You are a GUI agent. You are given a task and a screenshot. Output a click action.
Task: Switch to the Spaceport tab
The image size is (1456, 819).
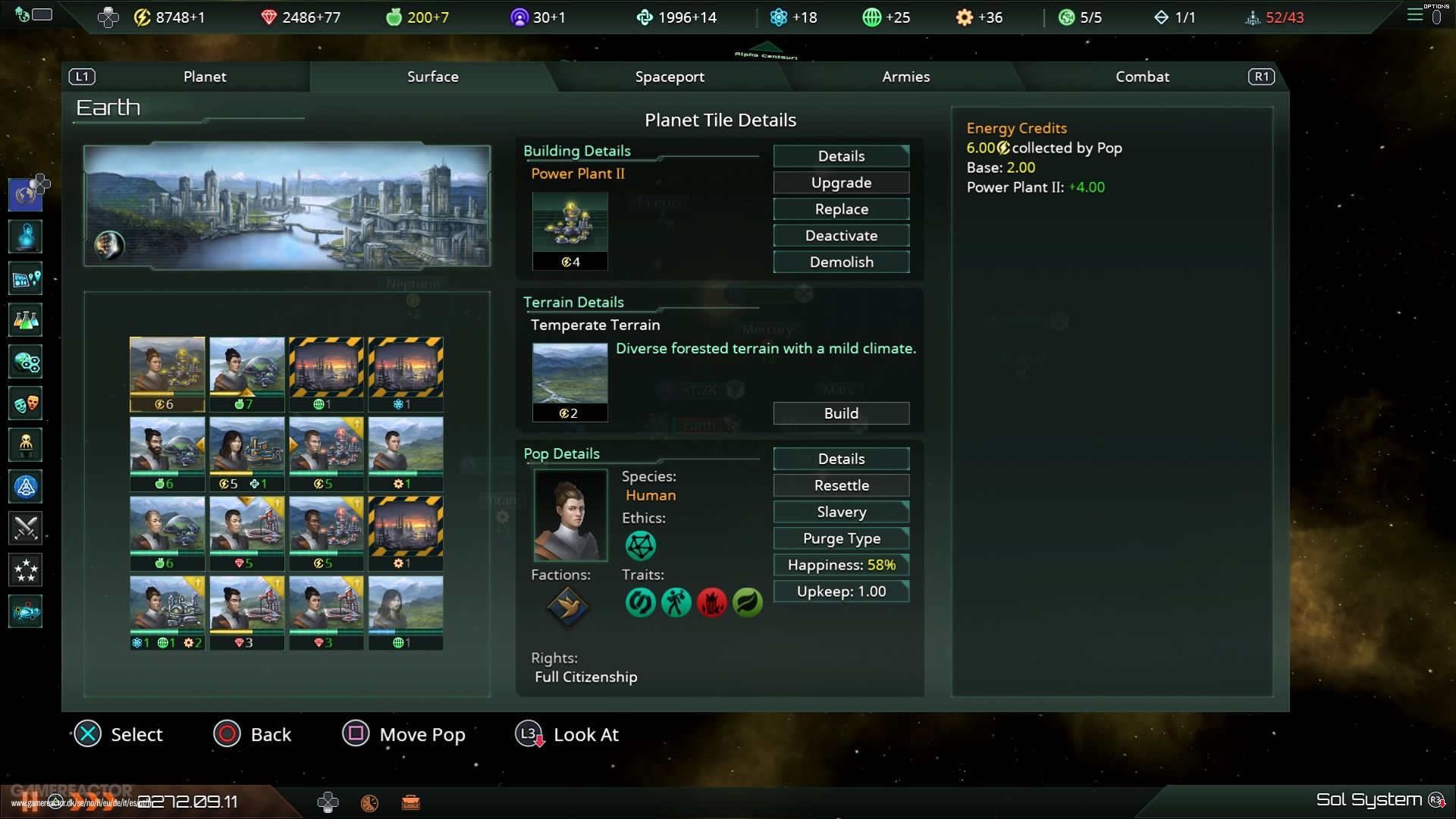670,77
